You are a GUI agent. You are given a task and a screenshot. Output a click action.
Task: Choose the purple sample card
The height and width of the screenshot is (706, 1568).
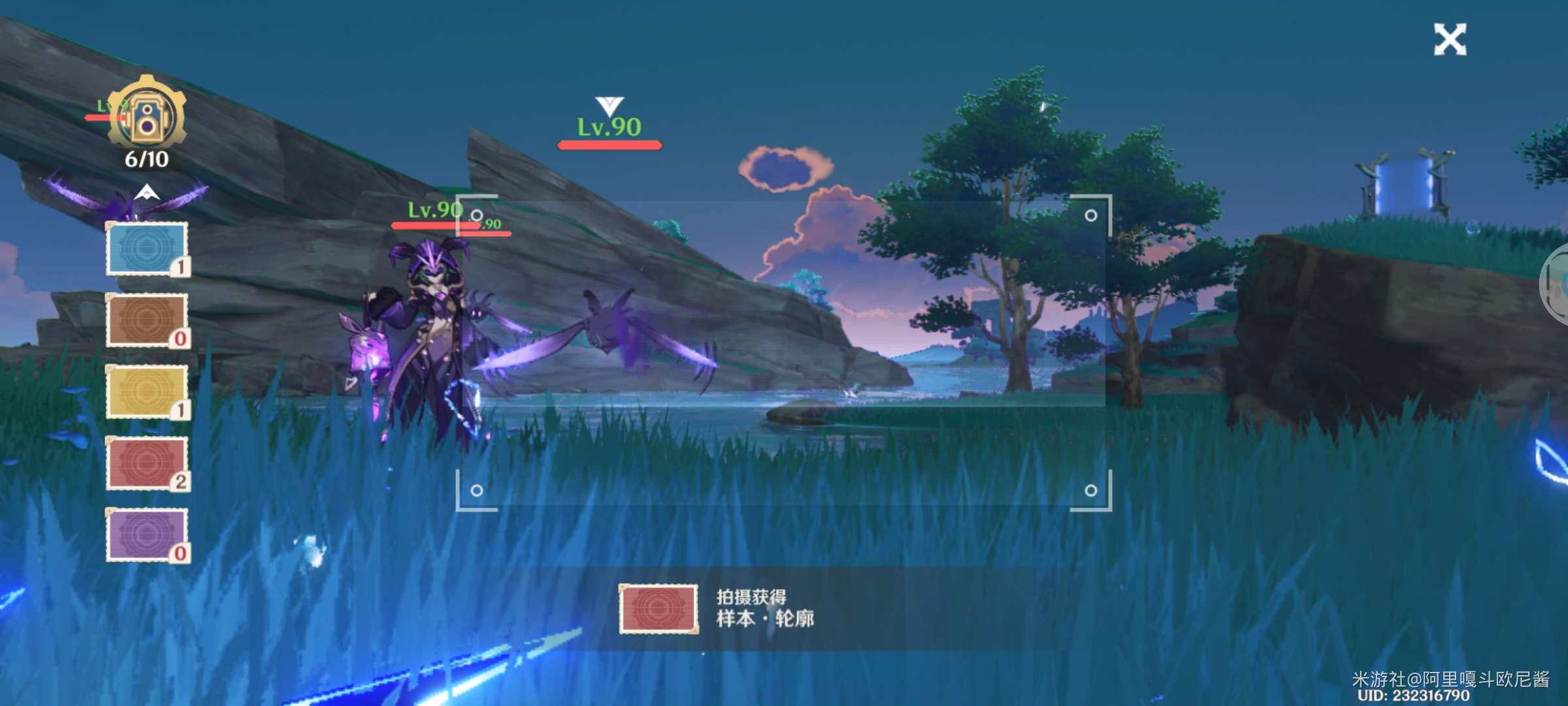pos(147,535)
